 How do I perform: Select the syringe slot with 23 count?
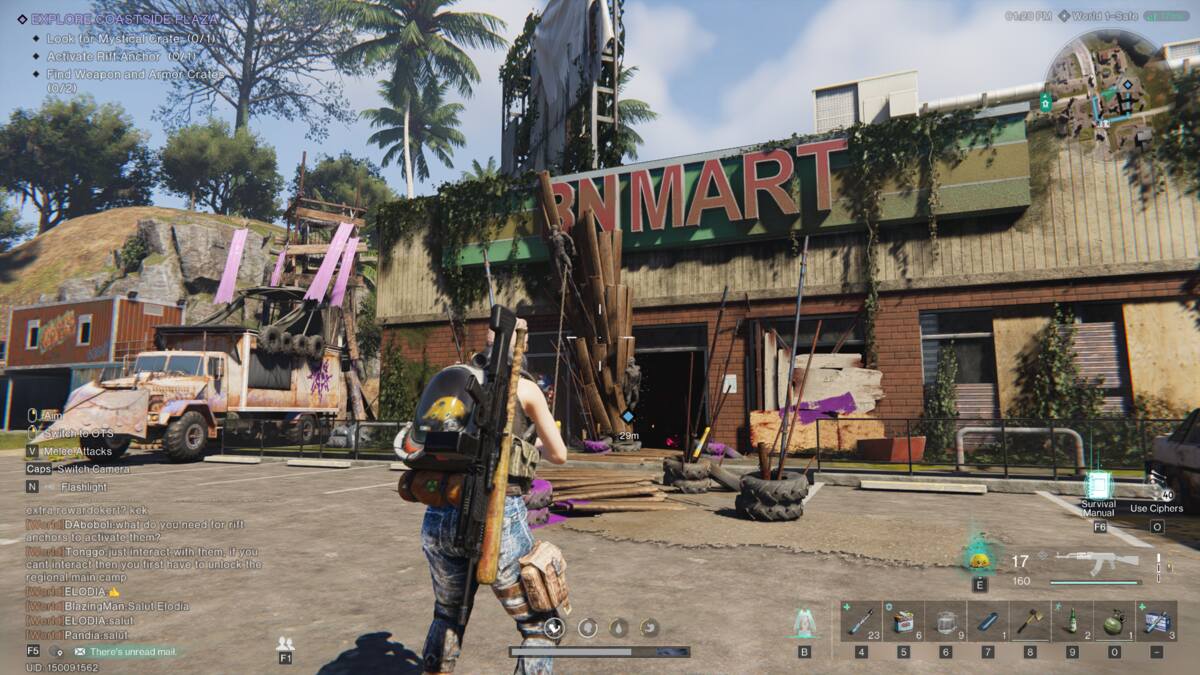click(x=861, y=621)
